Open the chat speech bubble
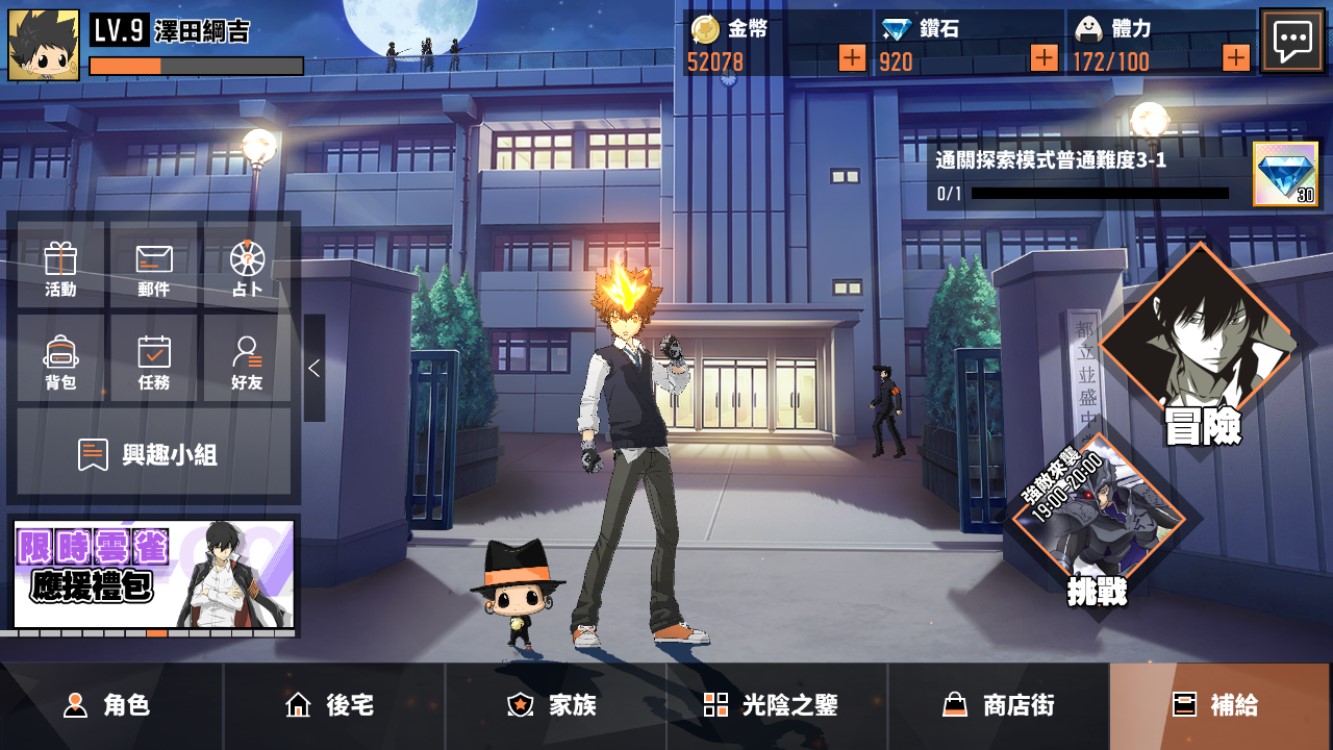 click(x=1292, y=41)
